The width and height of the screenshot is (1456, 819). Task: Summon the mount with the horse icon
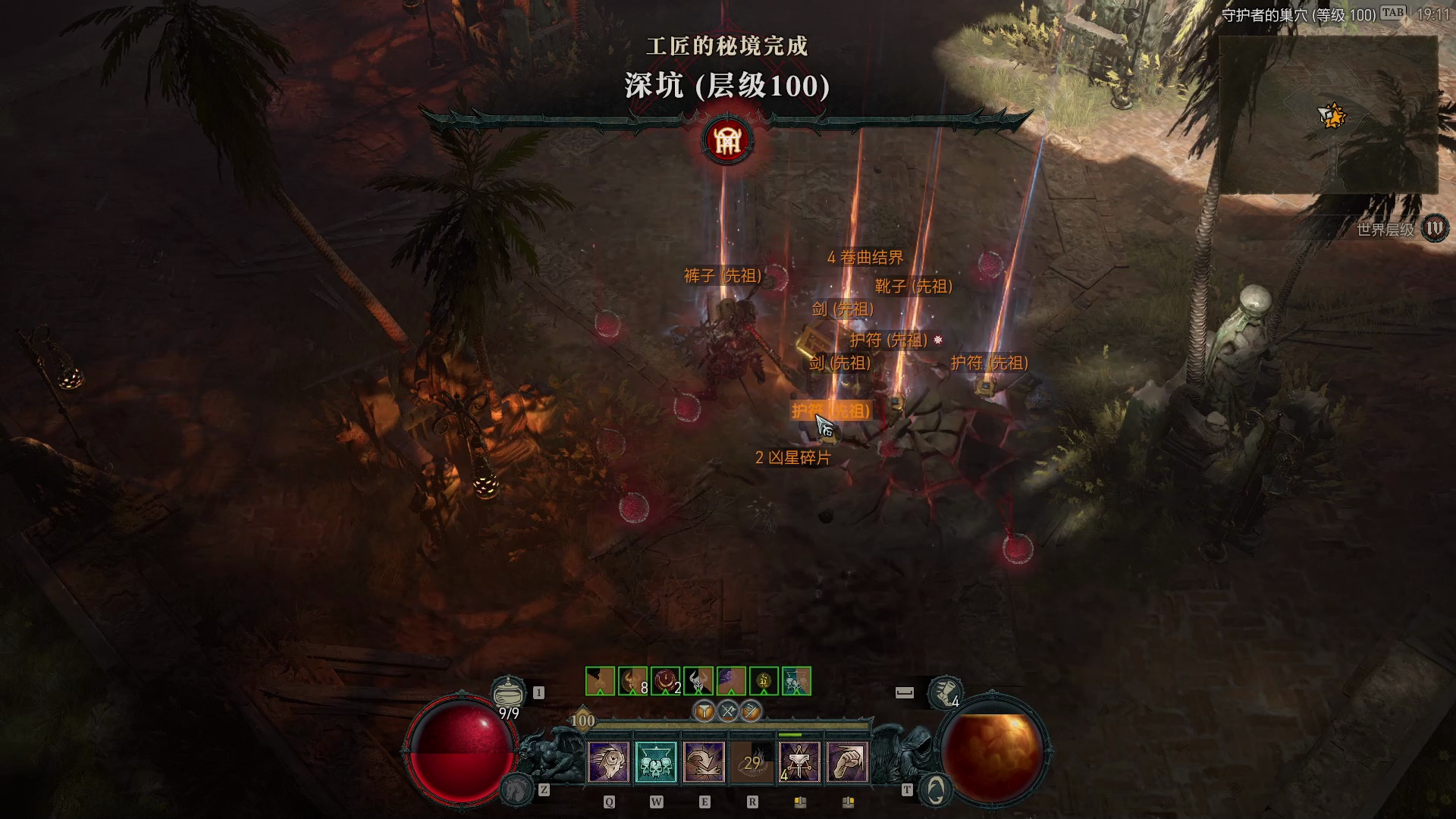click(x=516, y=789)
